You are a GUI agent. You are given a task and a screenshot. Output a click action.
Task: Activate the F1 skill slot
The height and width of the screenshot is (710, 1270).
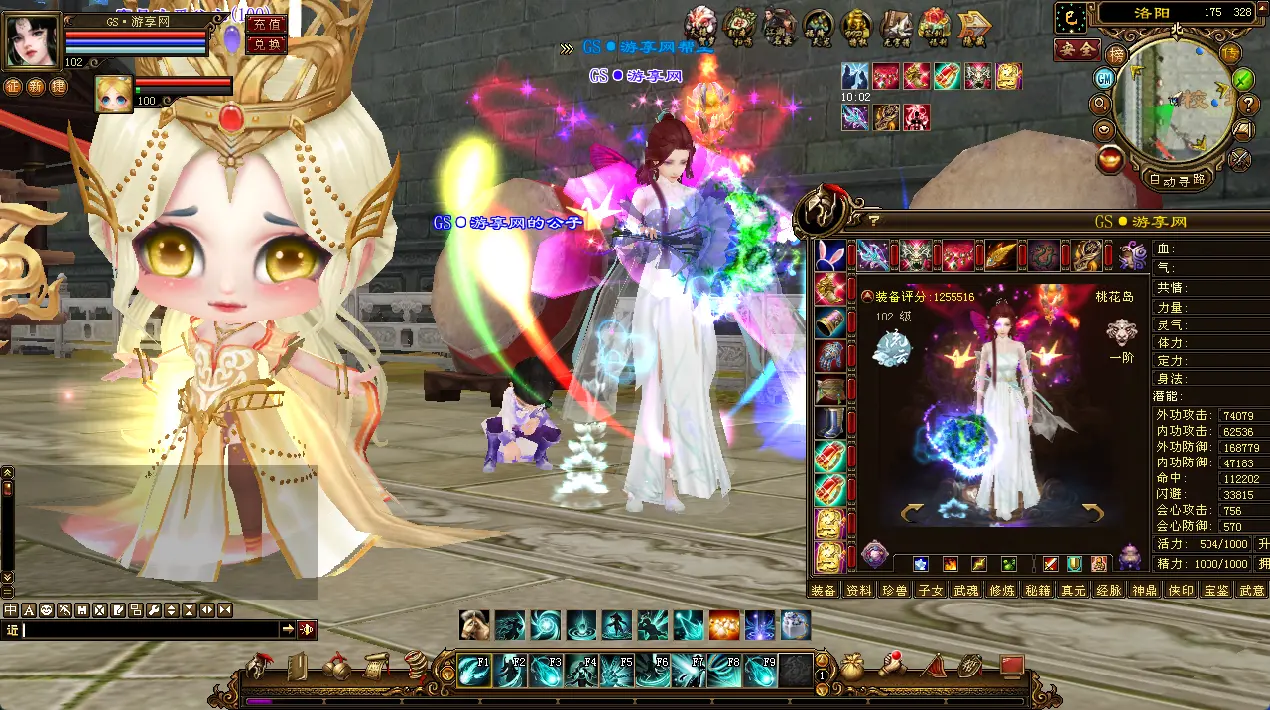click(475, 670)
